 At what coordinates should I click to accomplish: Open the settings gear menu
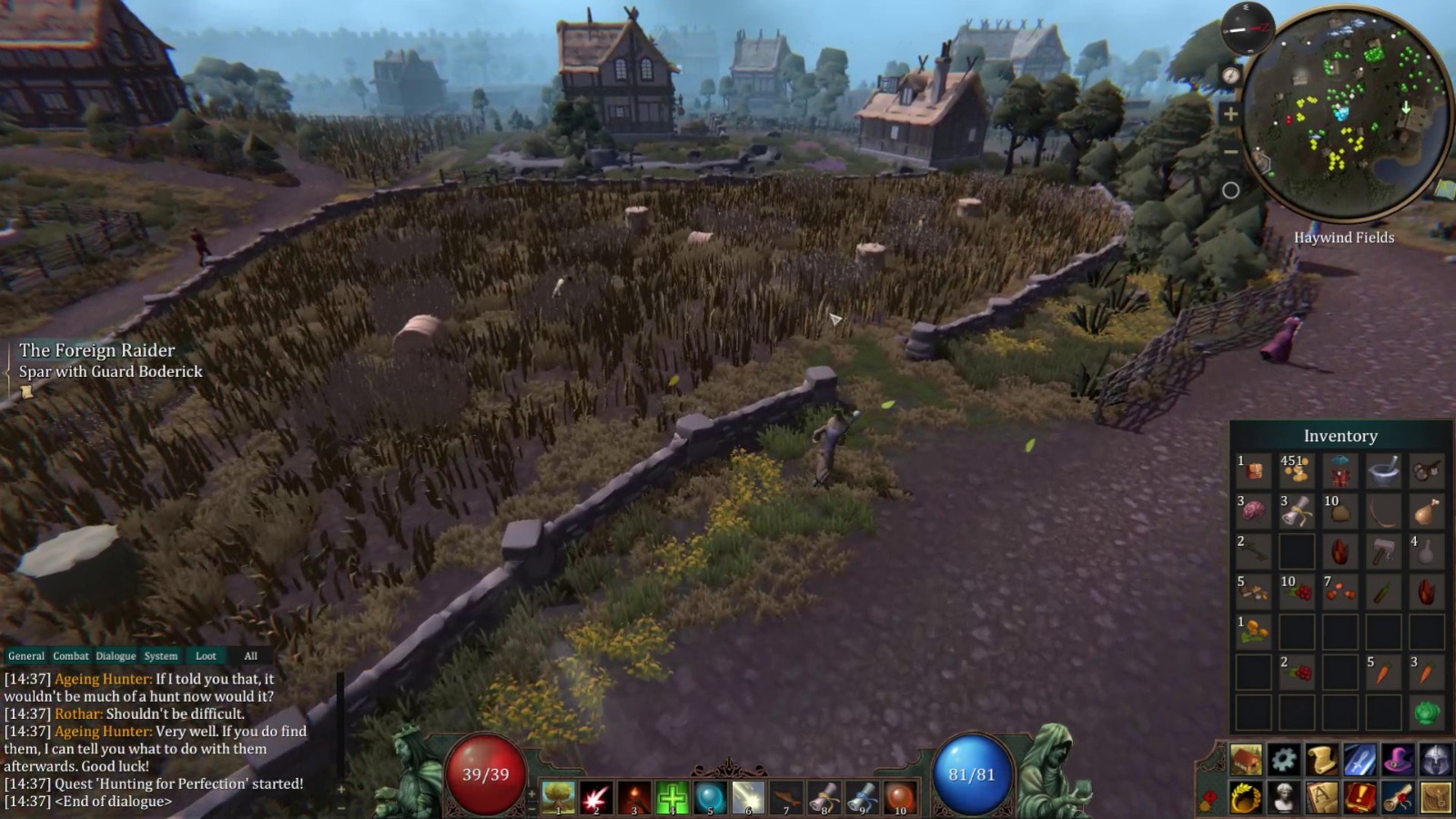[1283, 761]
